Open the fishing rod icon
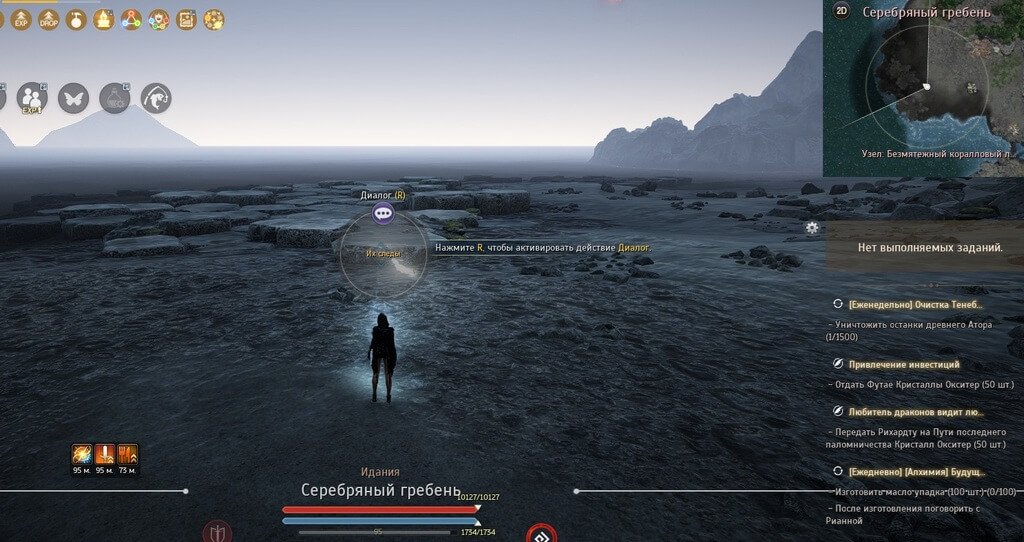1024x542 pixels. coord(156,98)
